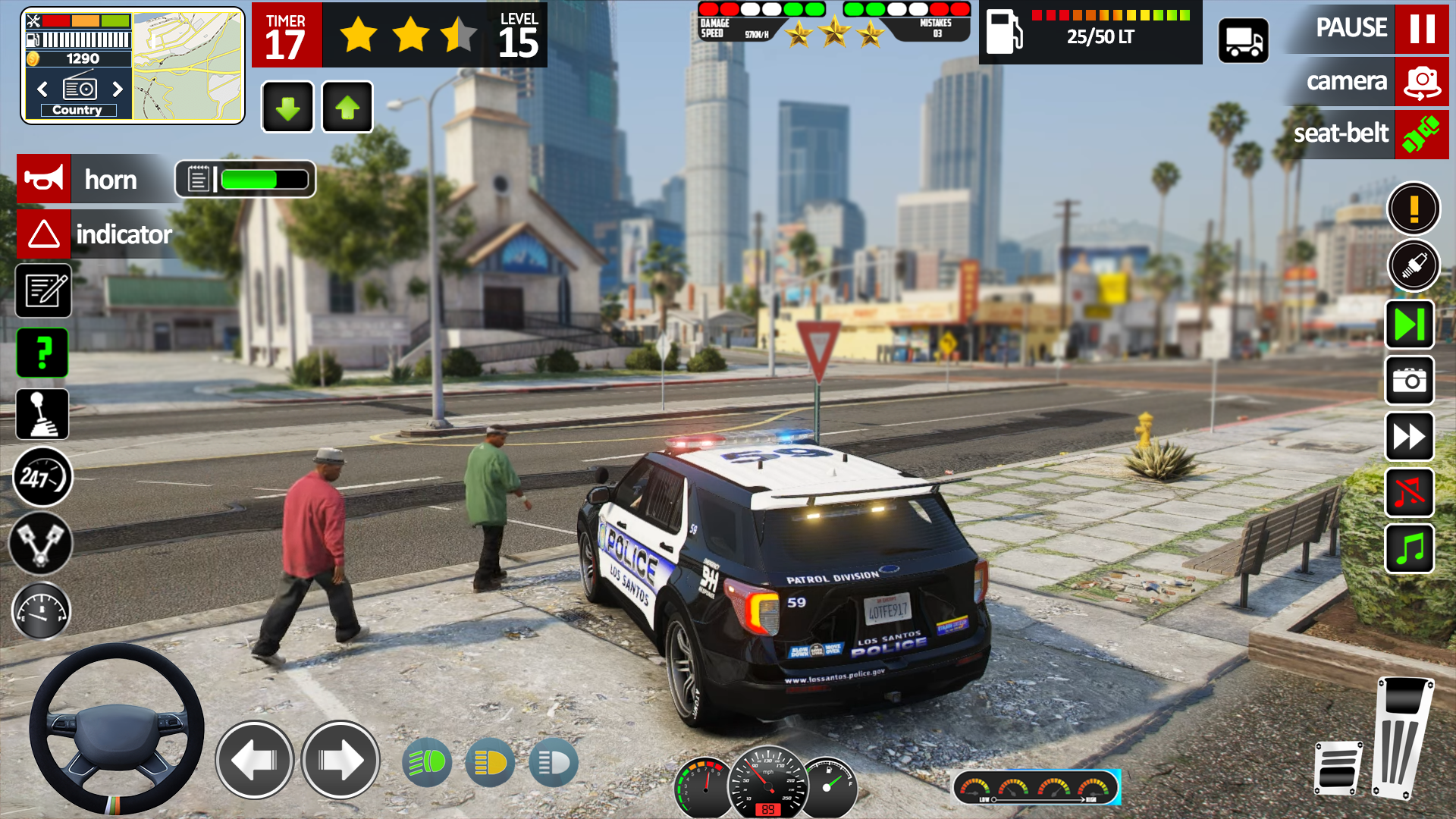
Task: Pause the game
Action: (x=1421, y=29)
